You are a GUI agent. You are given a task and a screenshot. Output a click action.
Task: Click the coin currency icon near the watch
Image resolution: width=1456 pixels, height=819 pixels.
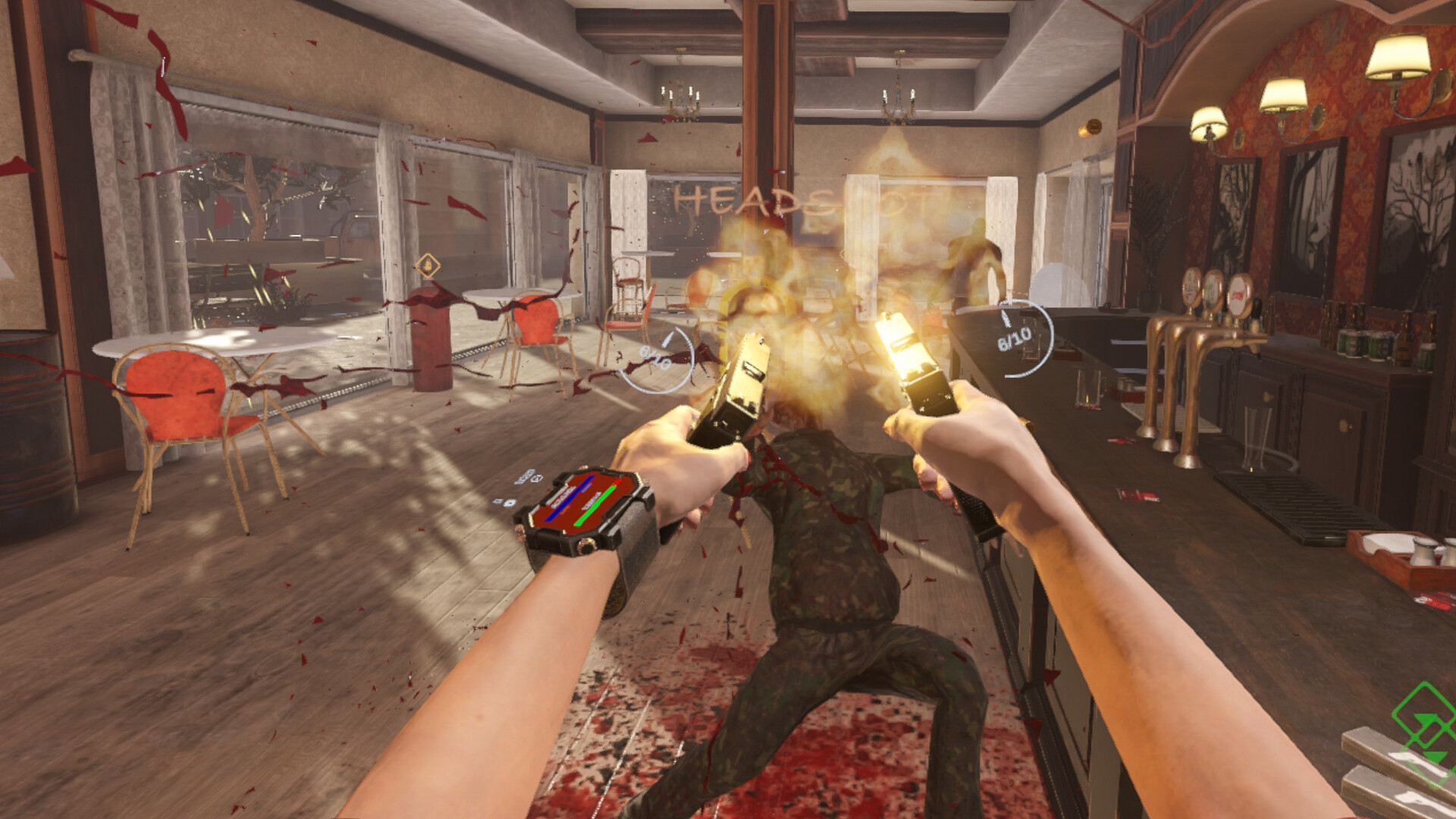[x=510, y=503]
